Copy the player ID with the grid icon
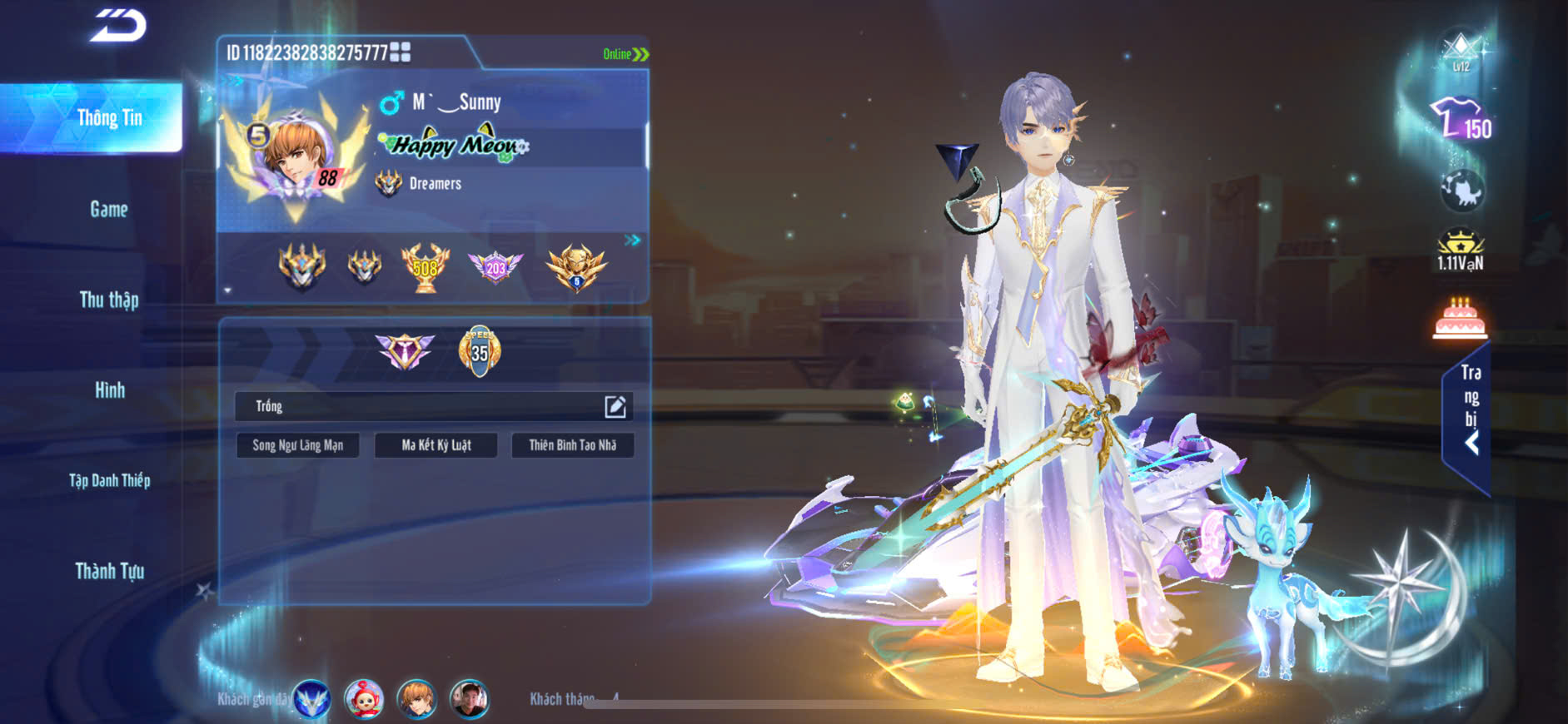Screen dimensions: 1568x724 click(401, 52)
